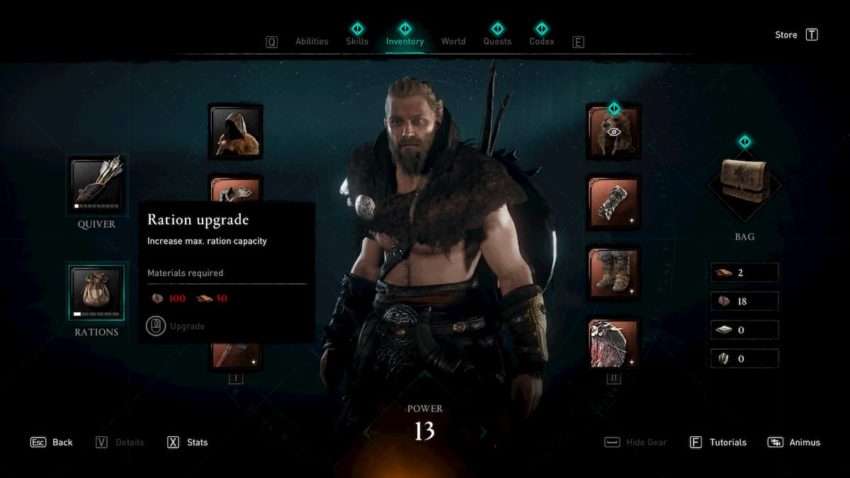Open the Bag
This screenshot has width=850, height=478.
coord(743,187)
